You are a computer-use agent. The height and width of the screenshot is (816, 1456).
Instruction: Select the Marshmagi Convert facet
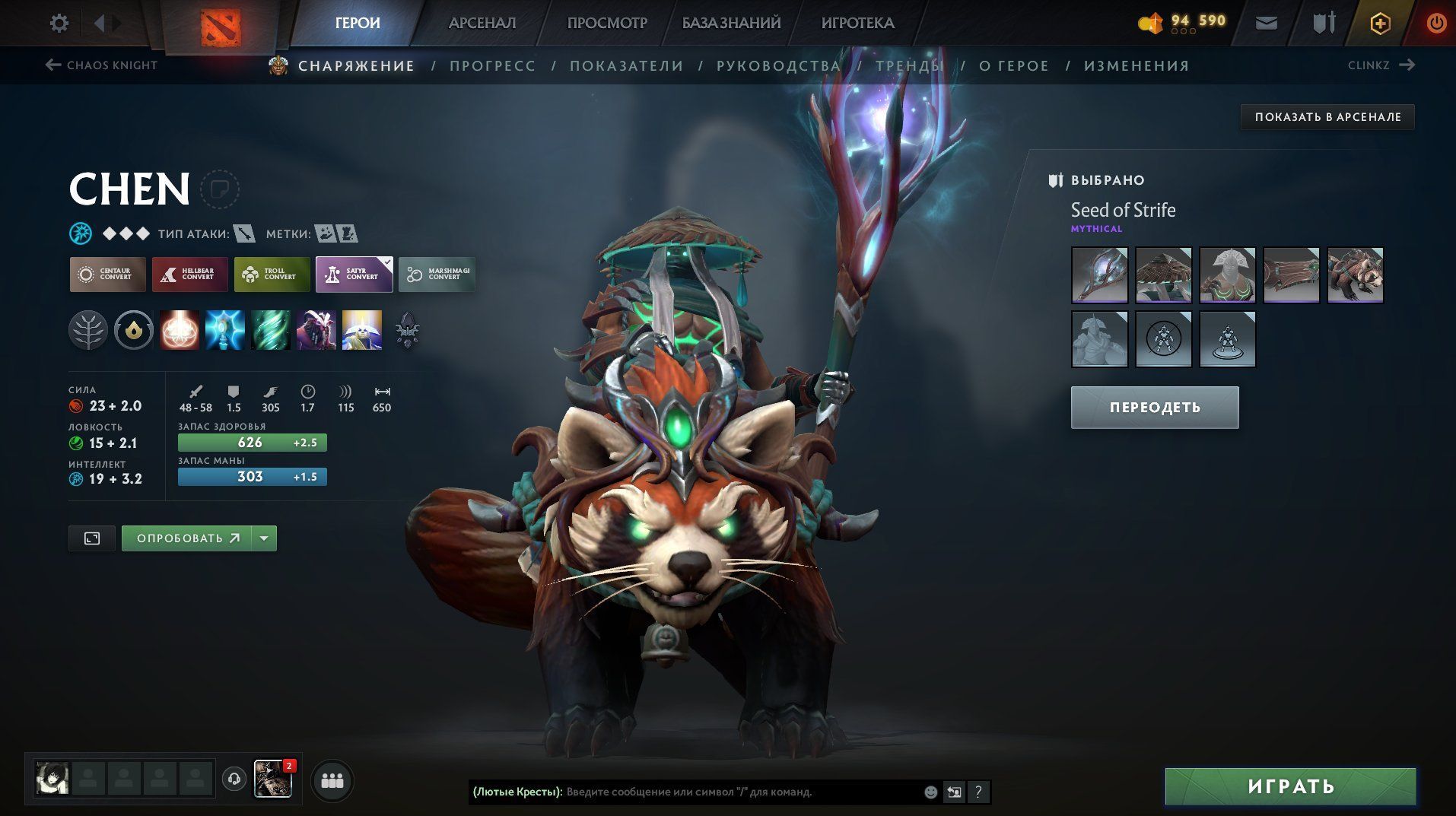[x=437, y=275]
